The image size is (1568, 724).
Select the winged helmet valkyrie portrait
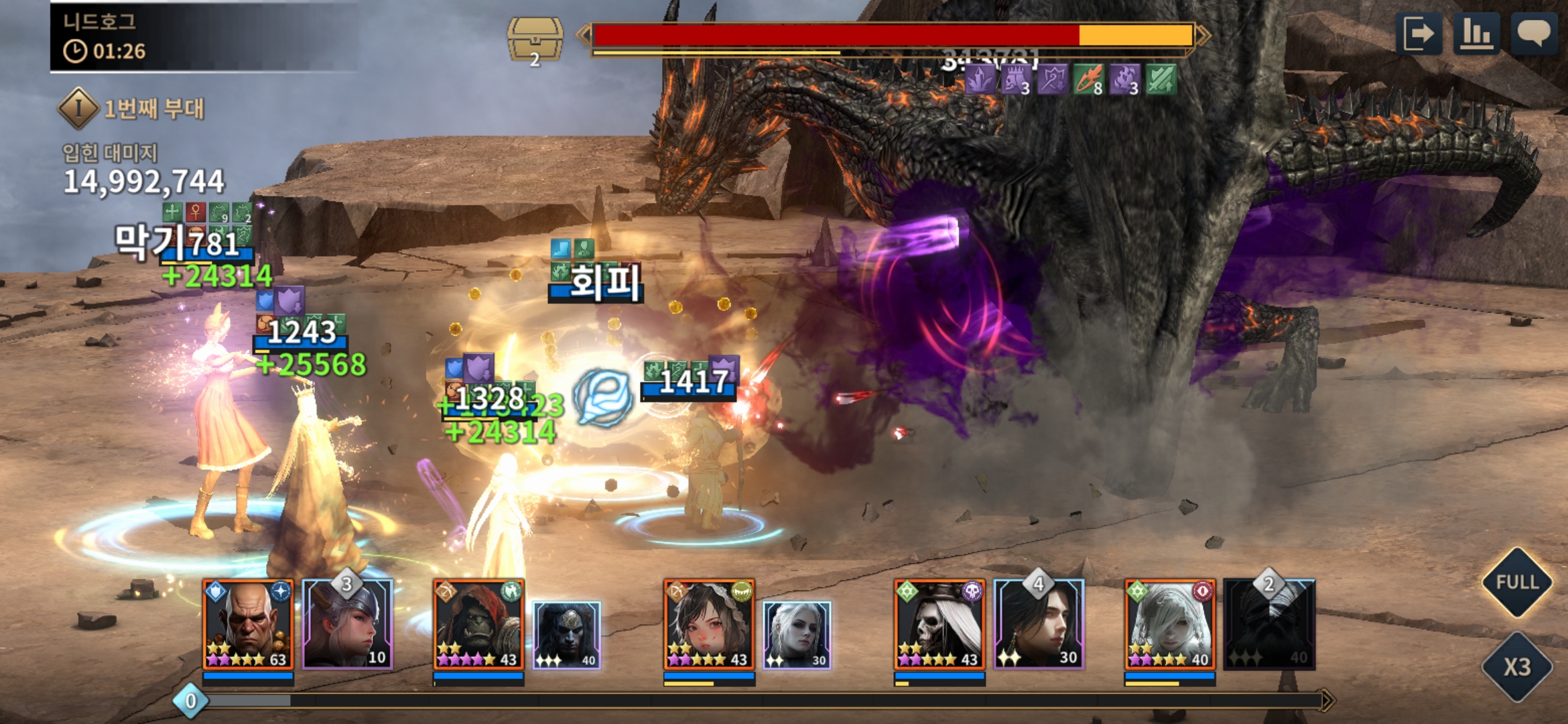[x=347, y=625]
